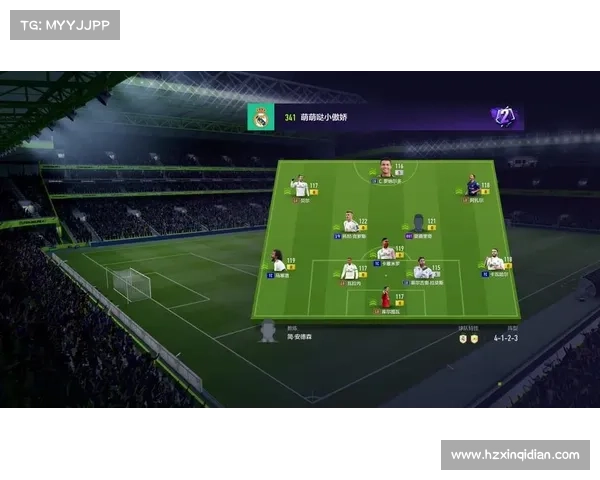
Task: Select the 116-rated striker C. Ronaldo card
Action: point(385,170)
